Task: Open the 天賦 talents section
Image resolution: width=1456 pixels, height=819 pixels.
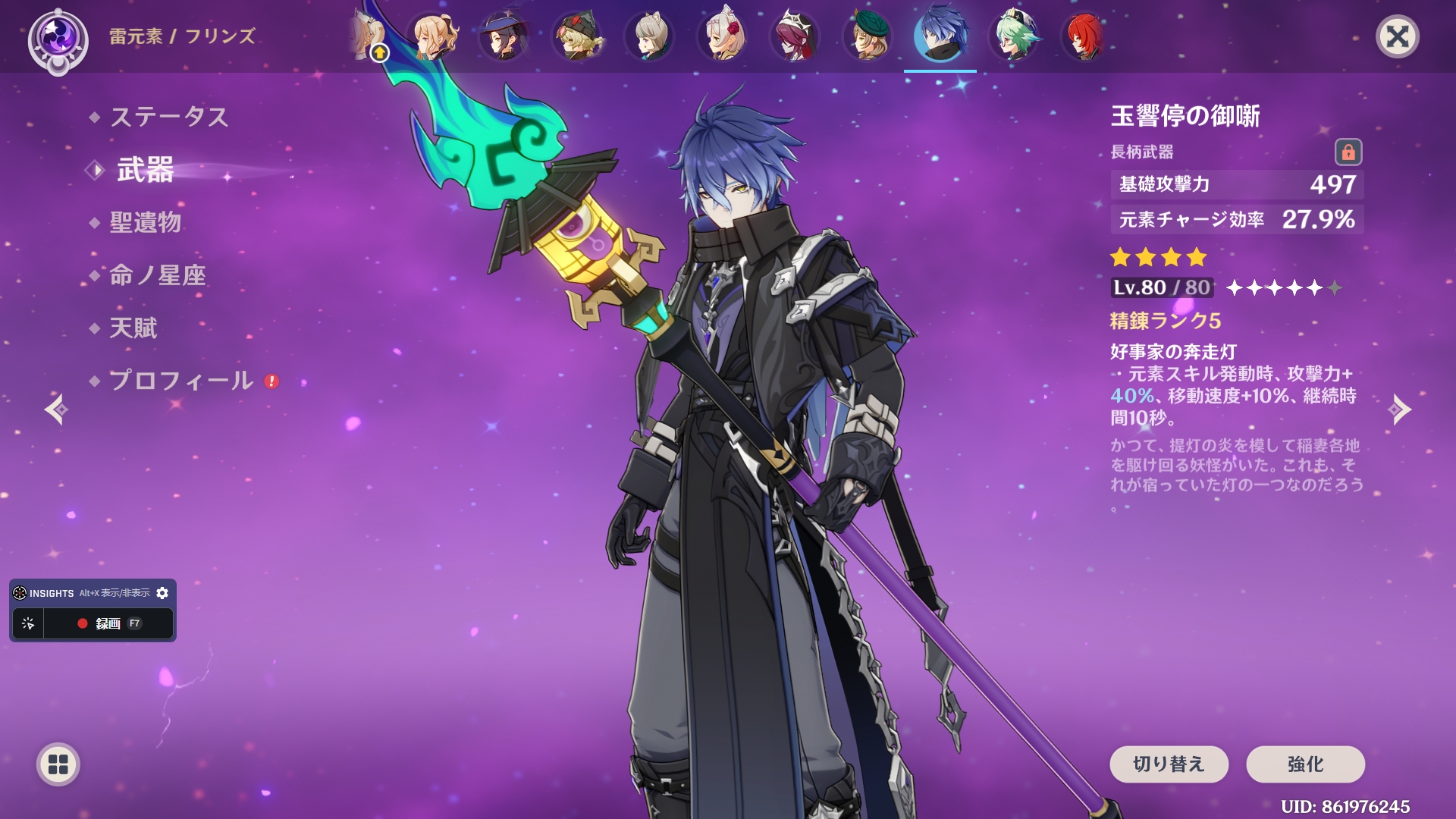Action: tap(133, 328)
